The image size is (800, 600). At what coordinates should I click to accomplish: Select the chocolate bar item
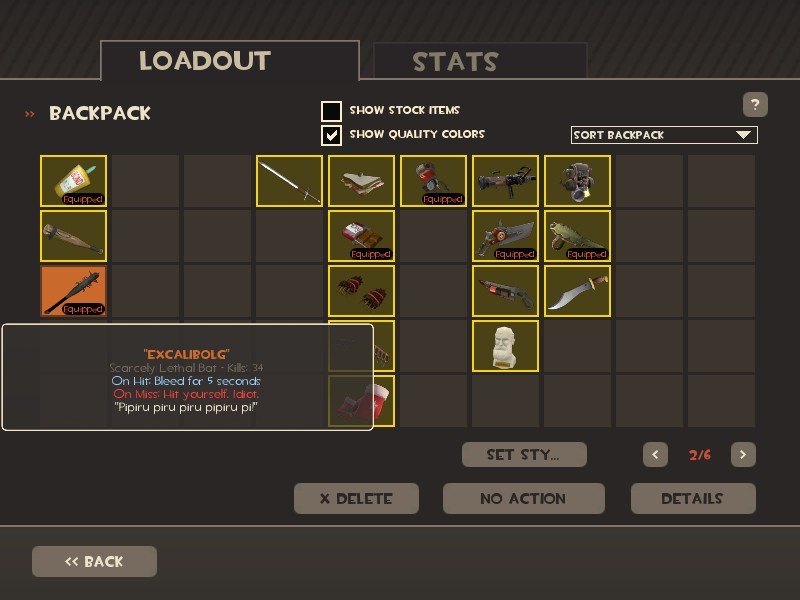361,236
